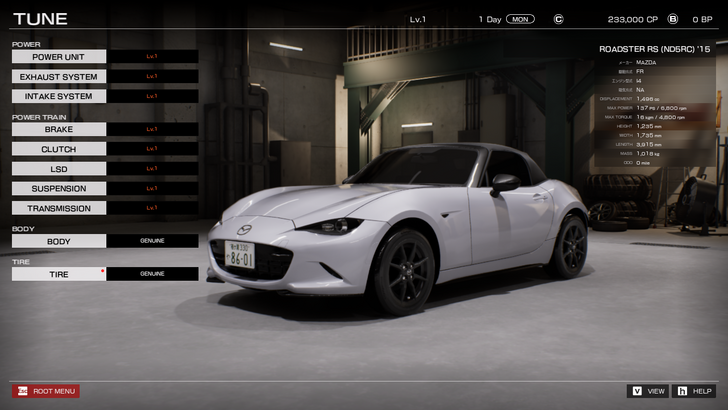Screen dimensions: 728x410
Task: Choose the Body customization option
Action: (x=59, y=241)
